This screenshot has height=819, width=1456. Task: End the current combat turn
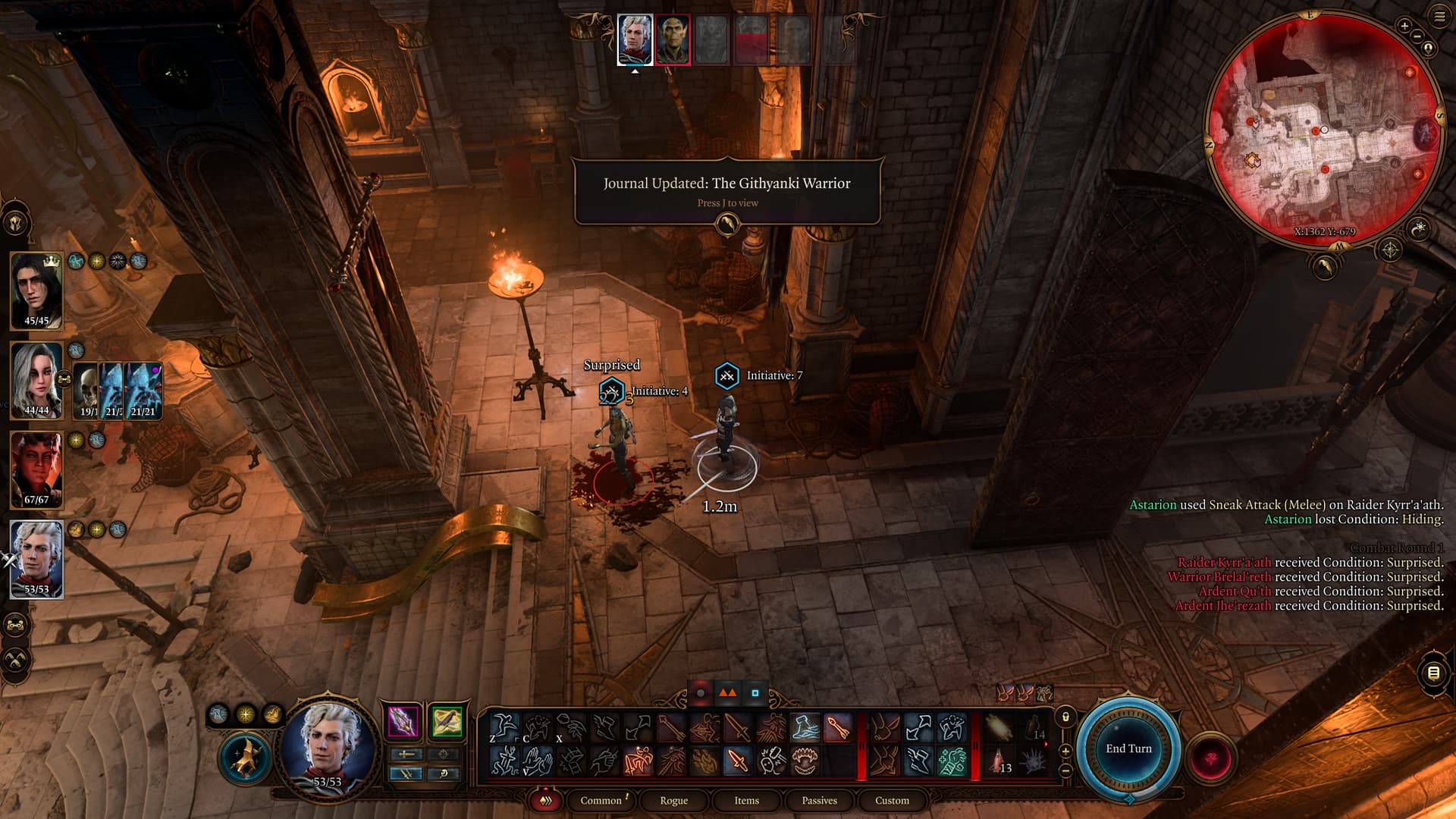1128,748
